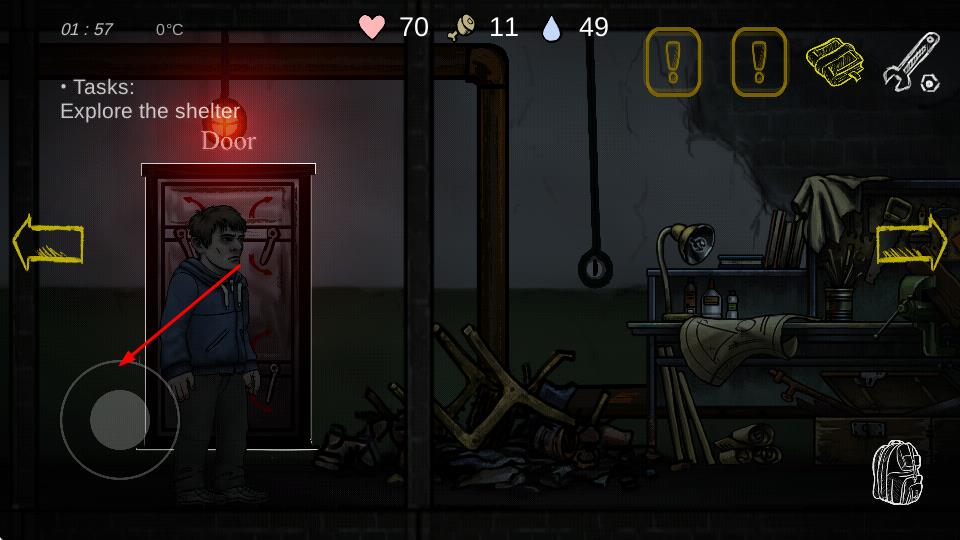960x540 pixels.
Task: Open the backpack inventory
Action: click(896, 471)
